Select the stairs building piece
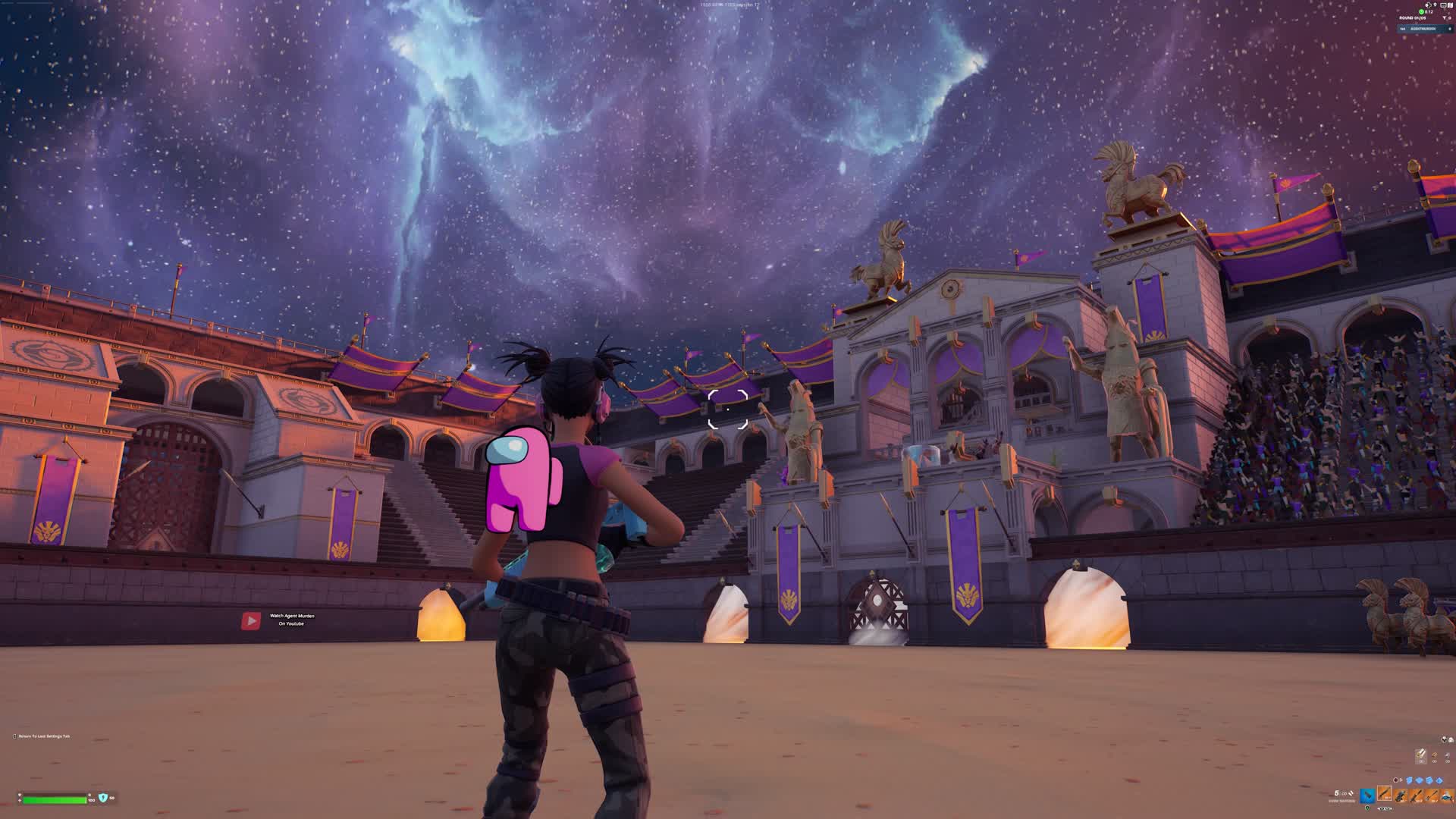 click(1429, 780)
